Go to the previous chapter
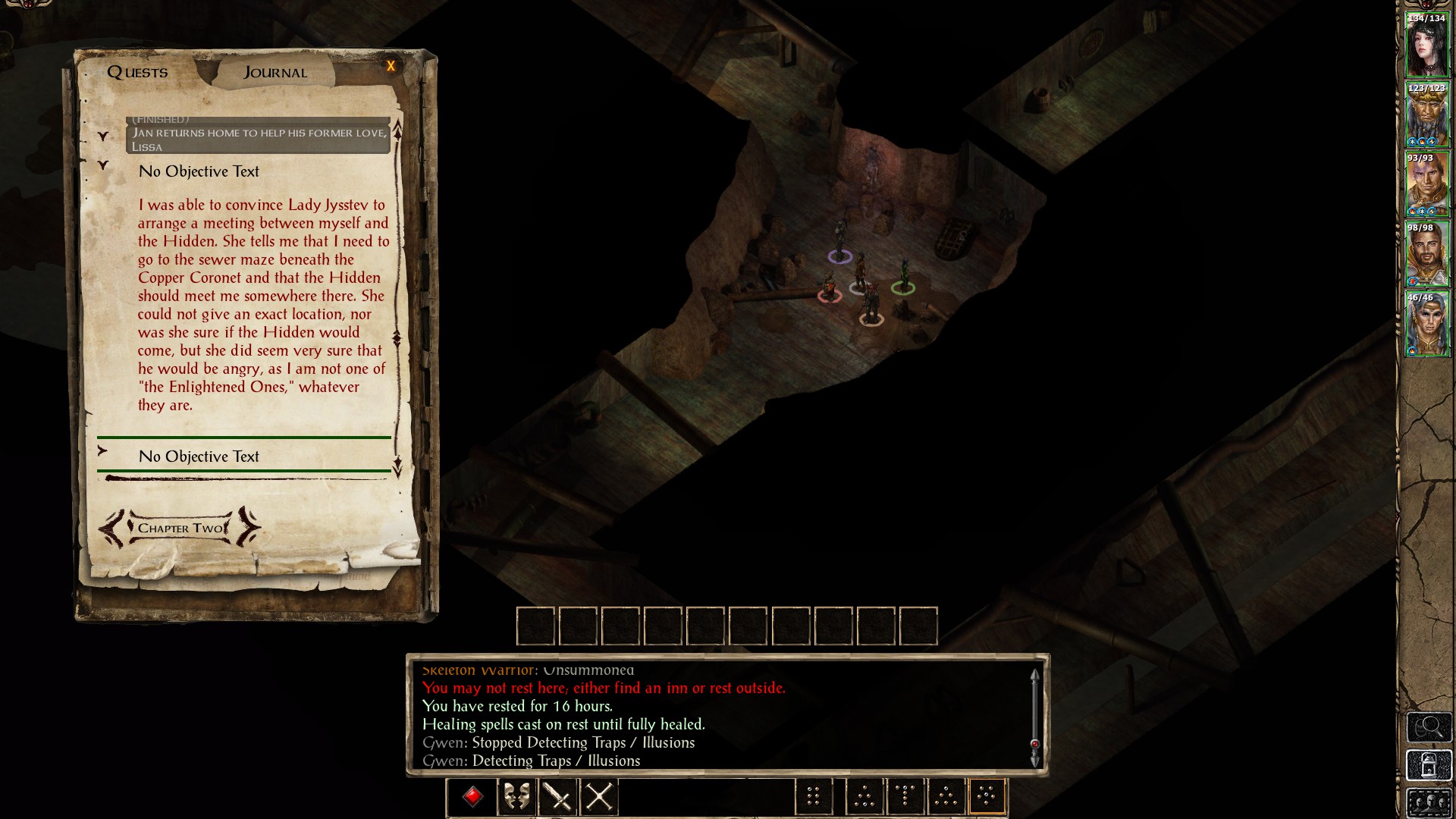This screenshot has width=1456, height=819. 112,528
